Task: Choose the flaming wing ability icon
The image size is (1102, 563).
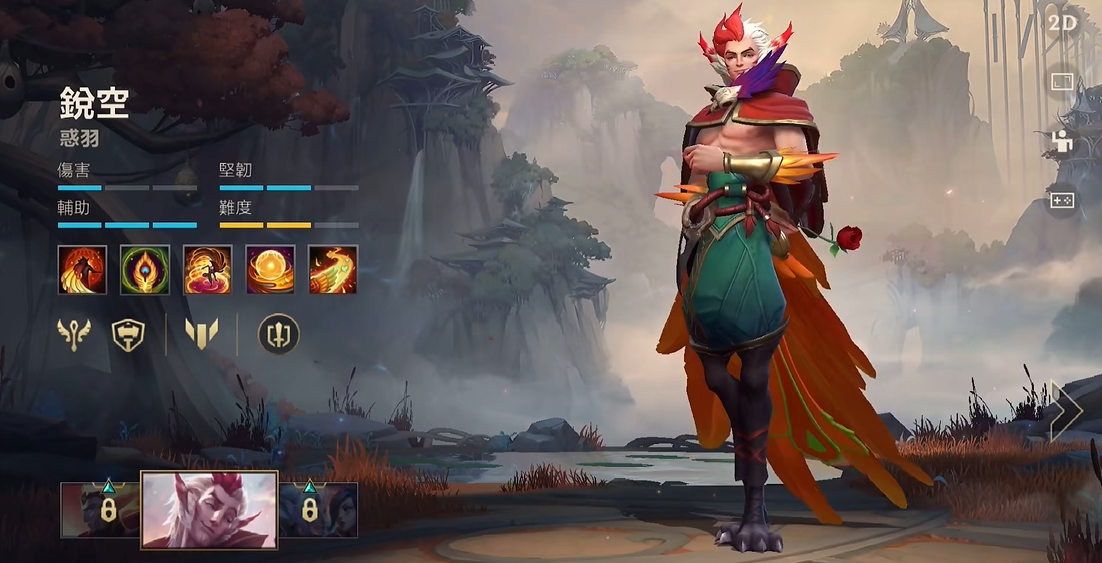Action: [333, 270]
